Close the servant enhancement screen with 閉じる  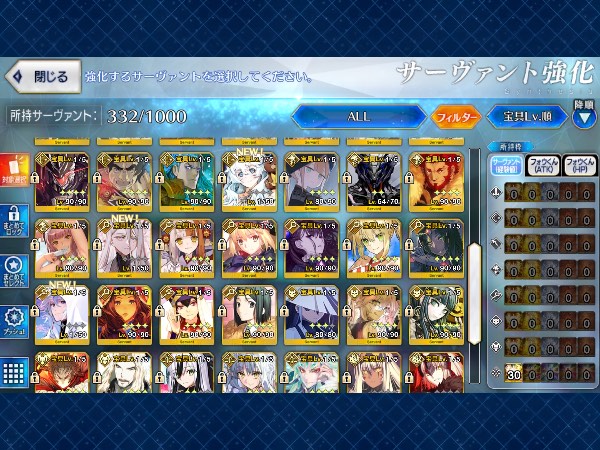pyautogui.click(x=41, y=76)
